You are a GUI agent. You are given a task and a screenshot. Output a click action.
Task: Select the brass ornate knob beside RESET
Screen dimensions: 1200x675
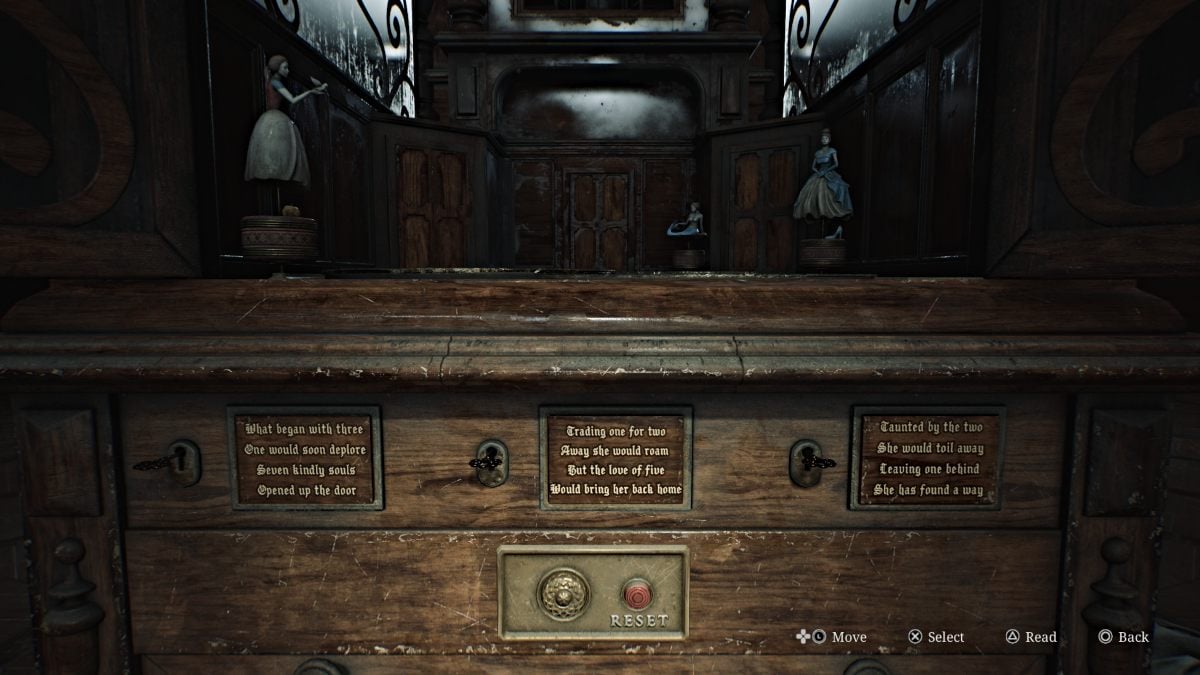coord(564,594)
